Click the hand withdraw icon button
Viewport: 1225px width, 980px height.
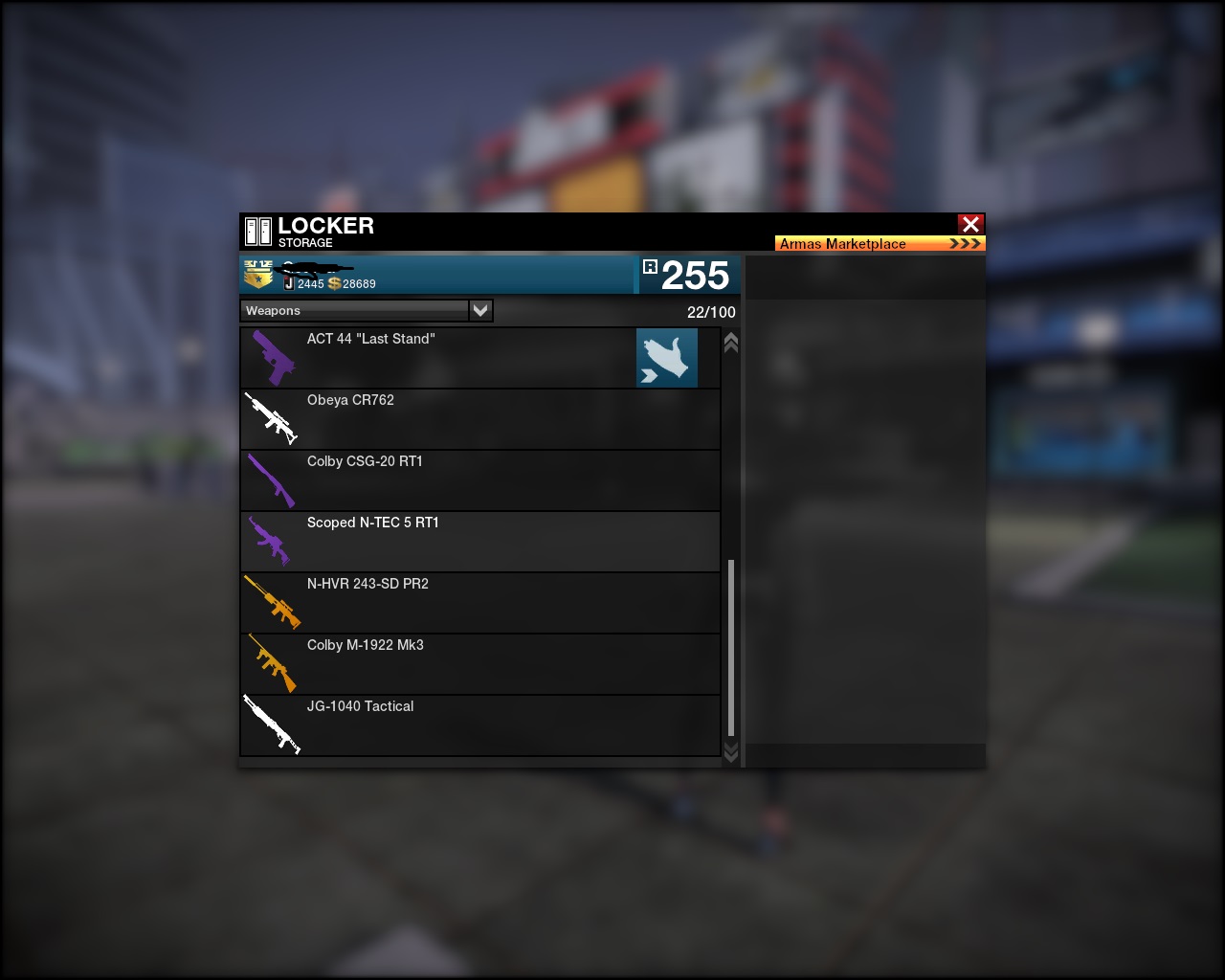coord(666,358)
